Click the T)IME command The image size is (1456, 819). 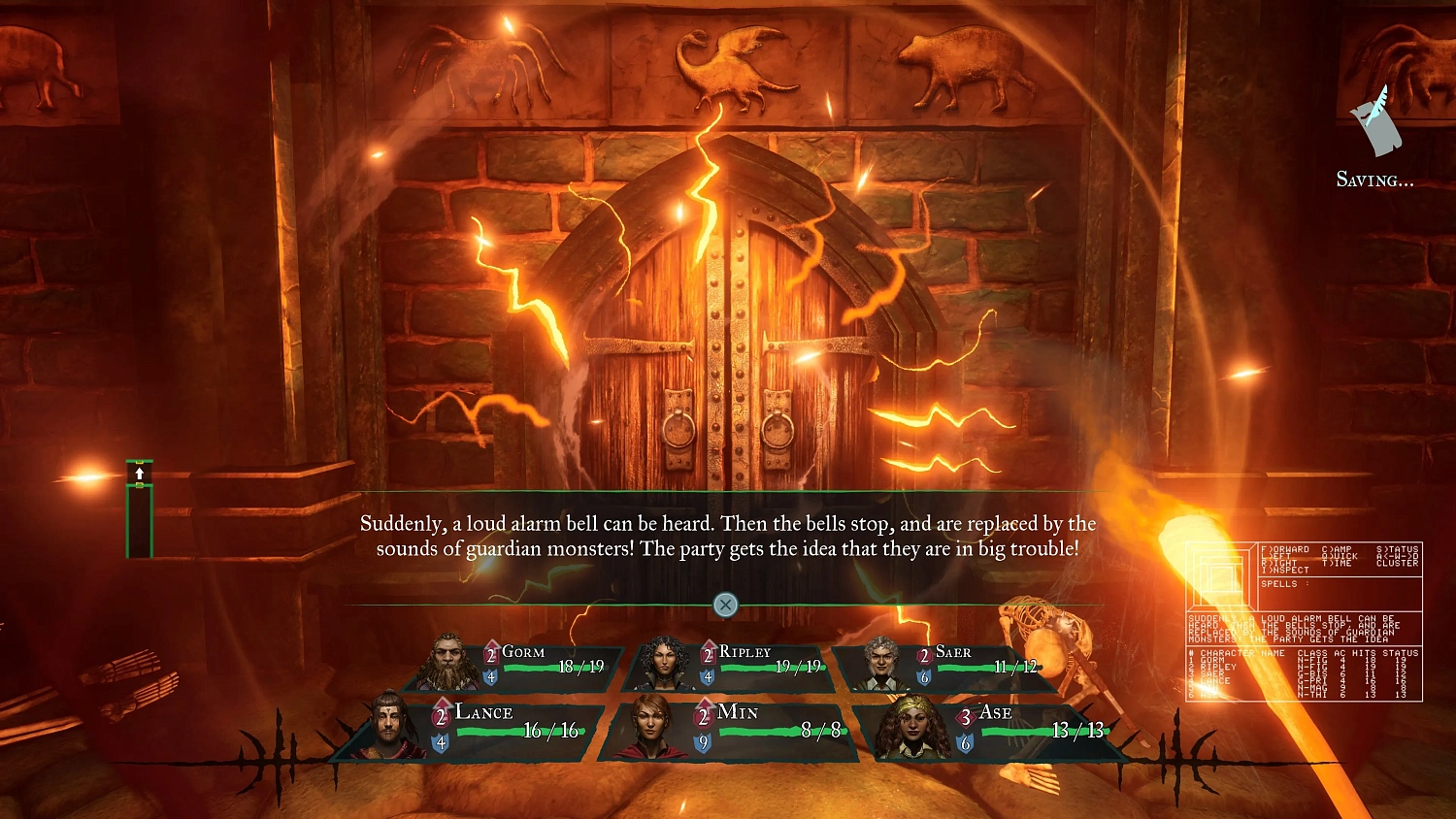(x=1336, y=563)
